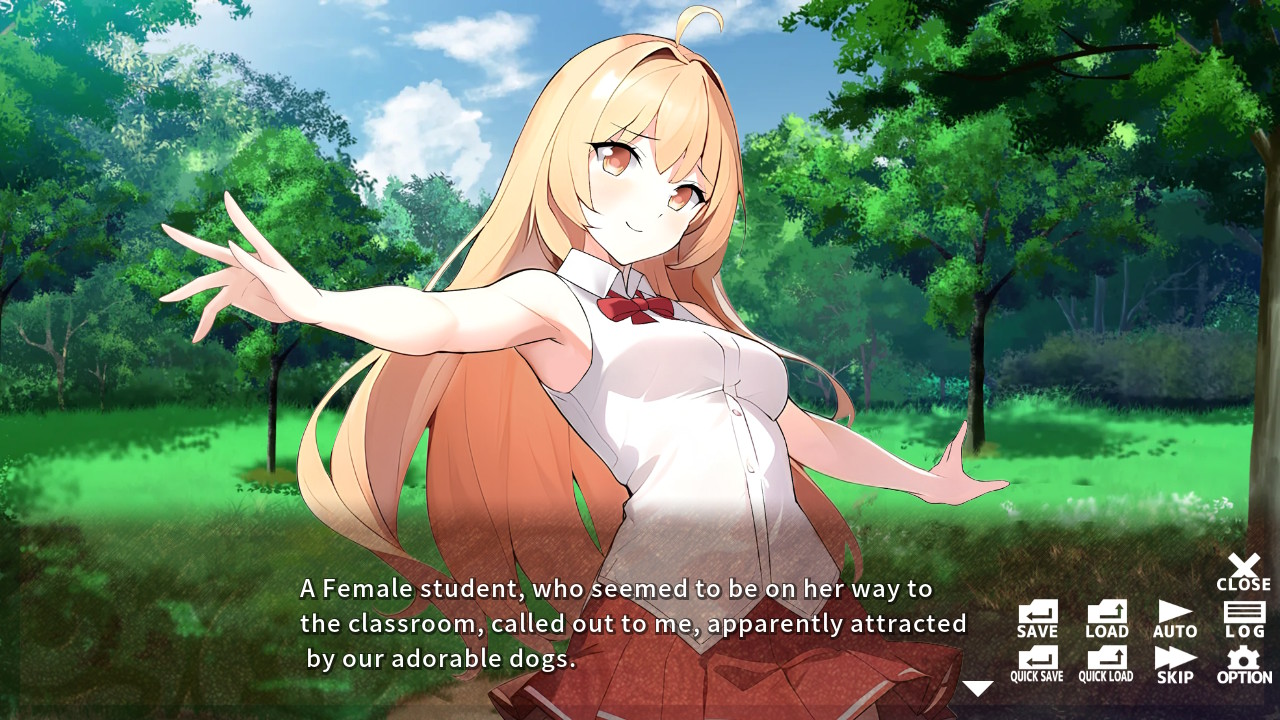Click the dialogue text box to continue
This screenshot has width=1280, height=720.
[x=620, y=625]
